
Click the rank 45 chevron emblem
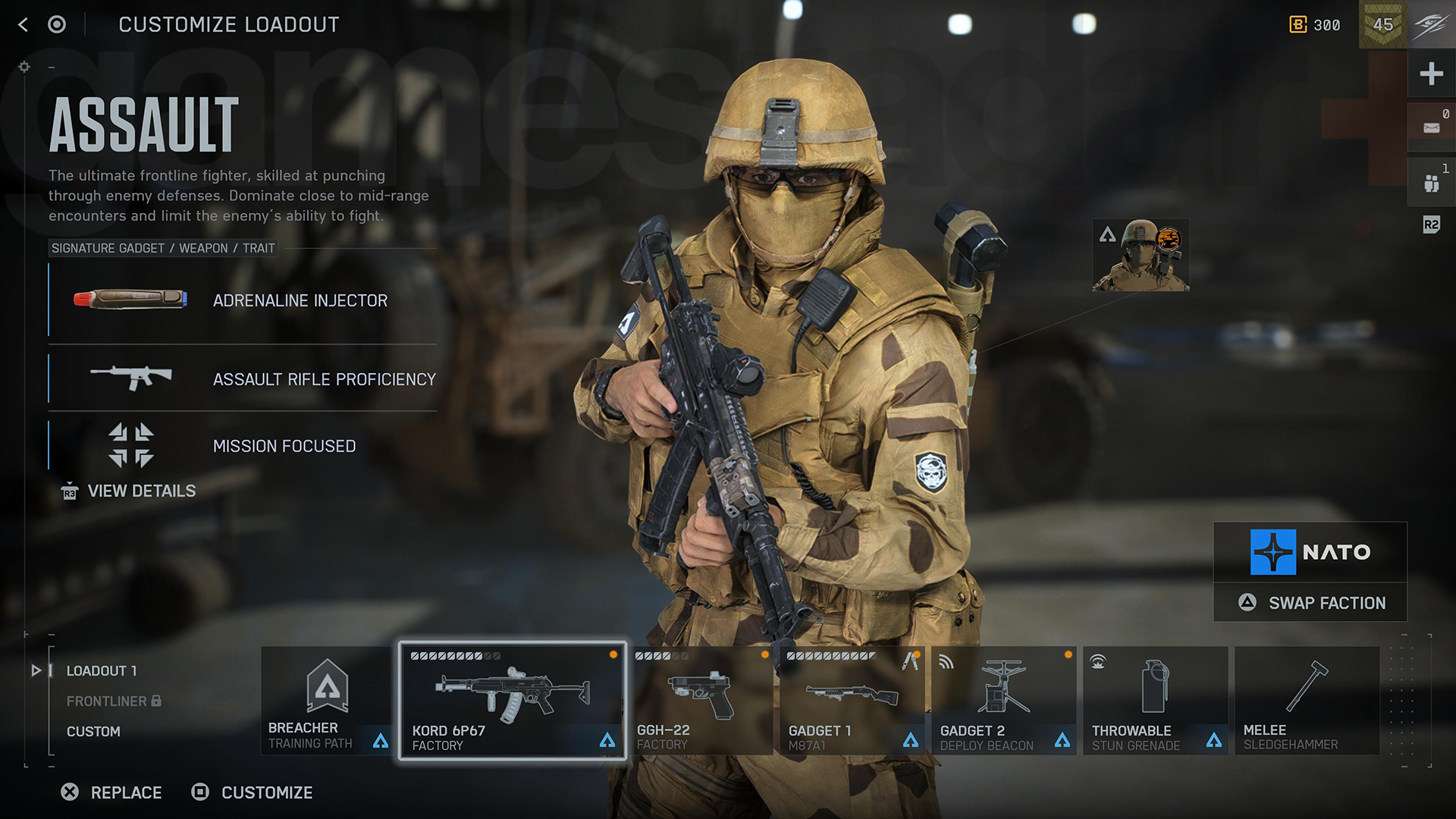tap(1382, 25)
